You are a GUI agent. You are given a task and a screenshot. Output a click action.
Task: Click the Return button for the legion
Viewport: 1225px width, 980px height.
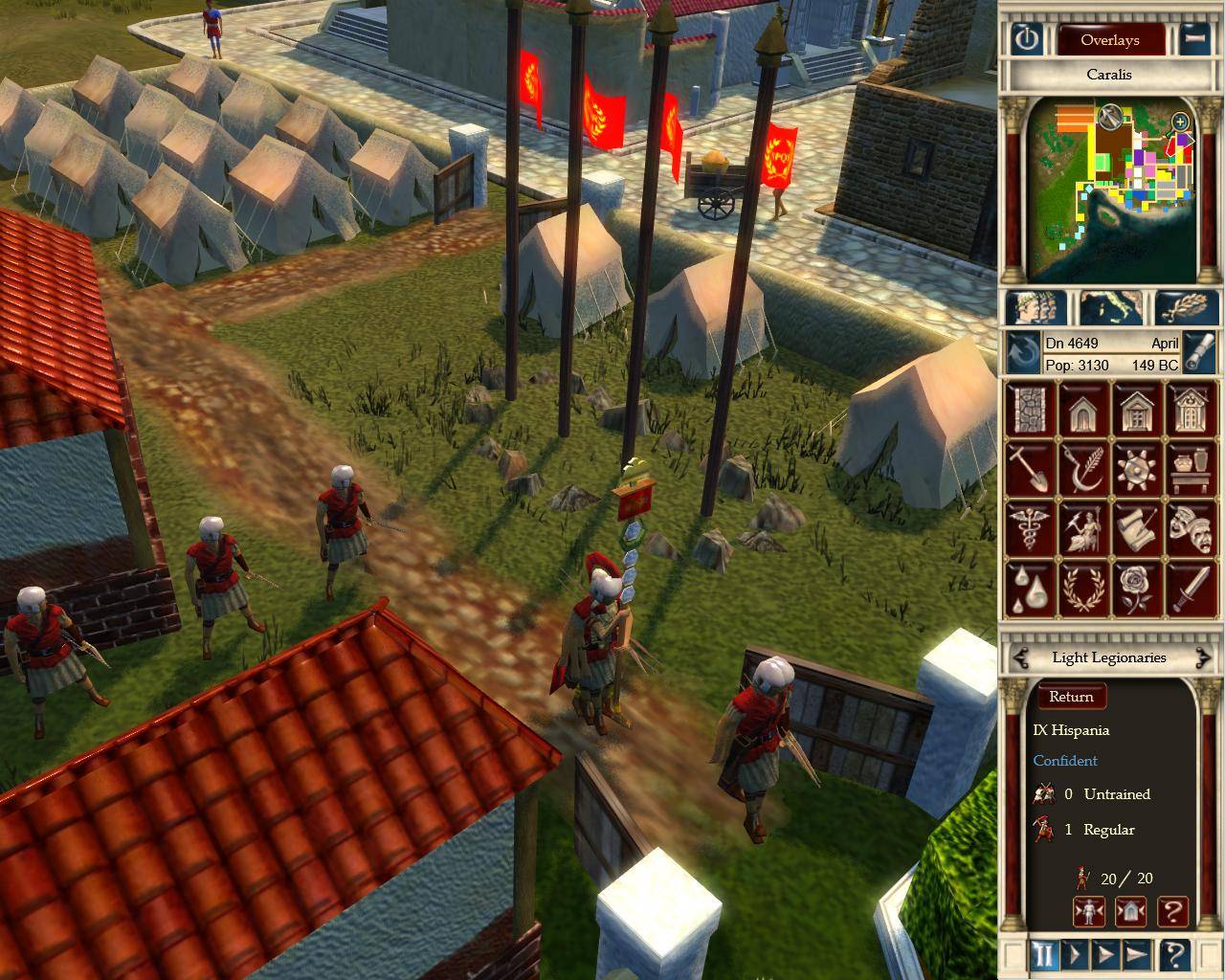coord(1071,697)
